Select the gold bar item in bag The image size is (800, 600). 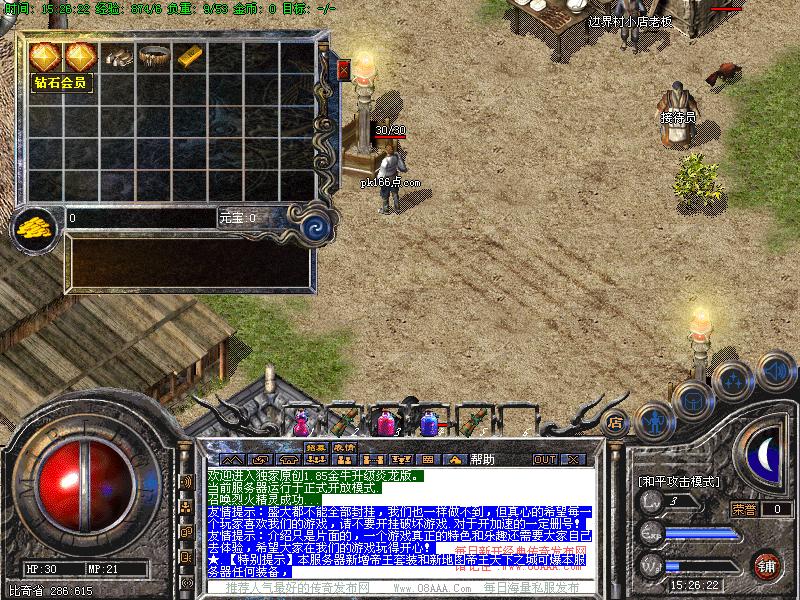190,57
